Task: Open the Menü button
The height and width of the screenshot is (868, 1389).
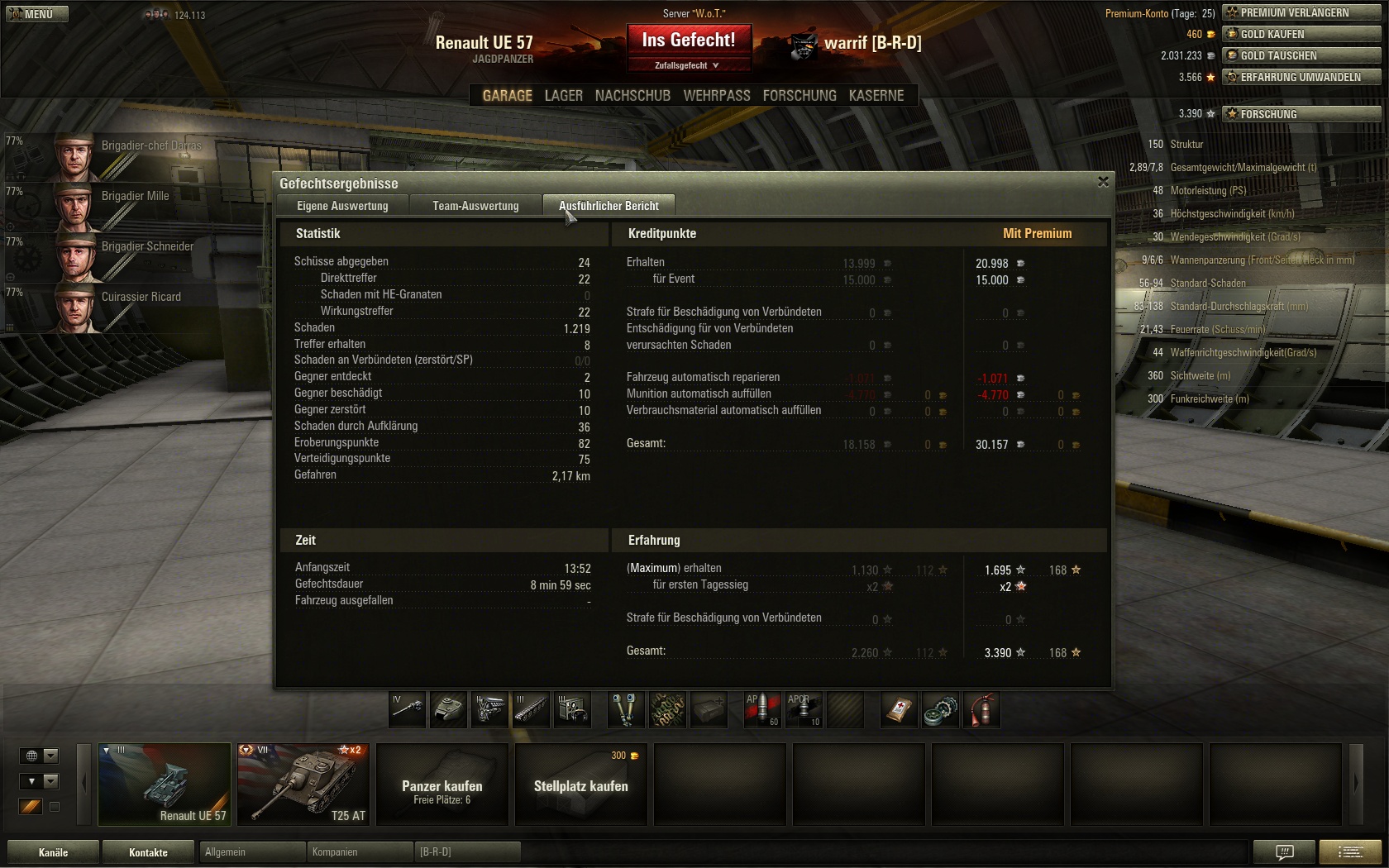Action: click(x=36, y=14)
